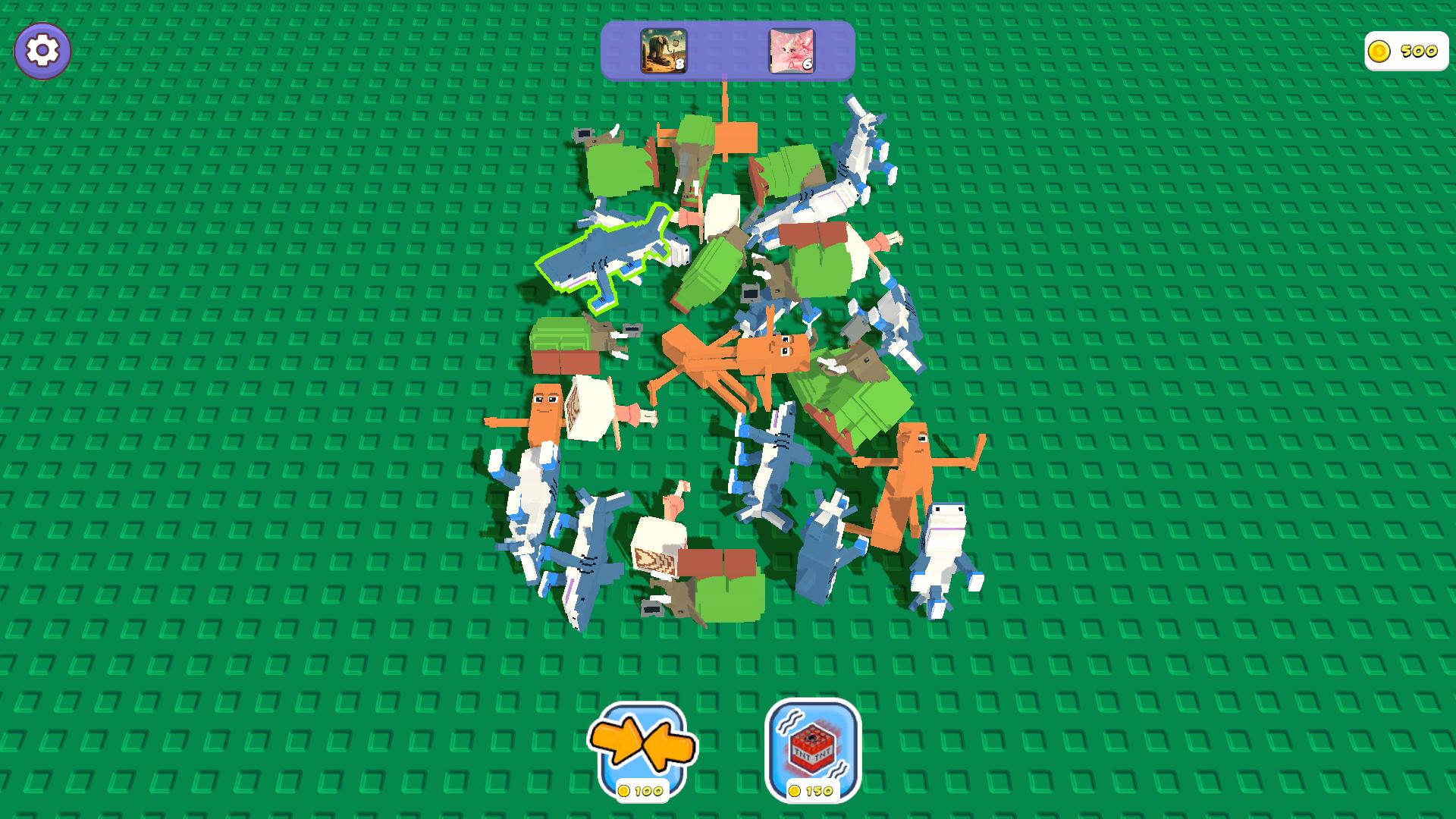Tap the coin icon on the 150-cost TNT button
The image size is (1456, 819).
click(x=795, y=789)
